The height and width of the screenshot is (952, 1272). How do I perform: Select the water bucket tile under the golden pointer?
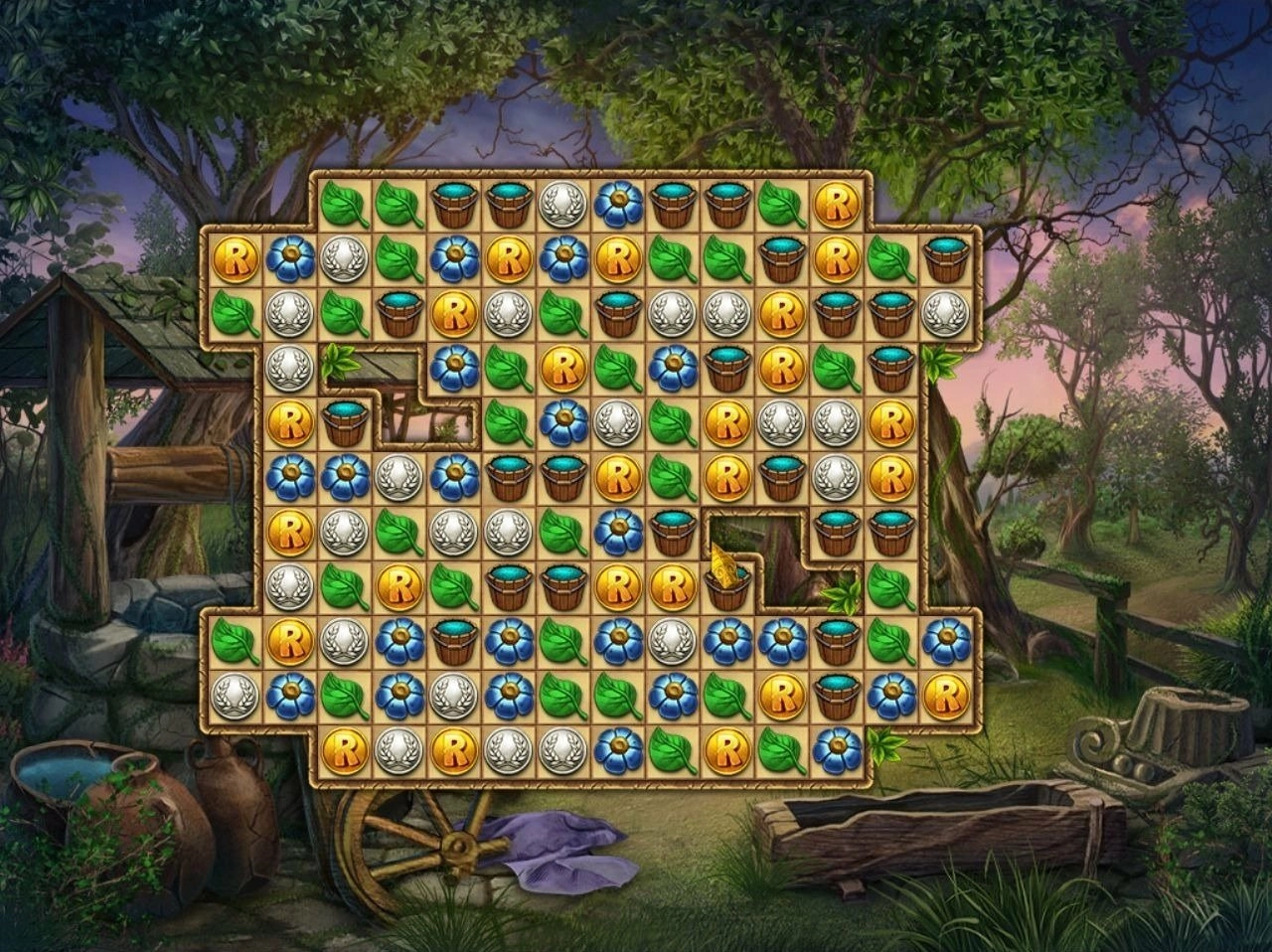[x=727, y=587]
